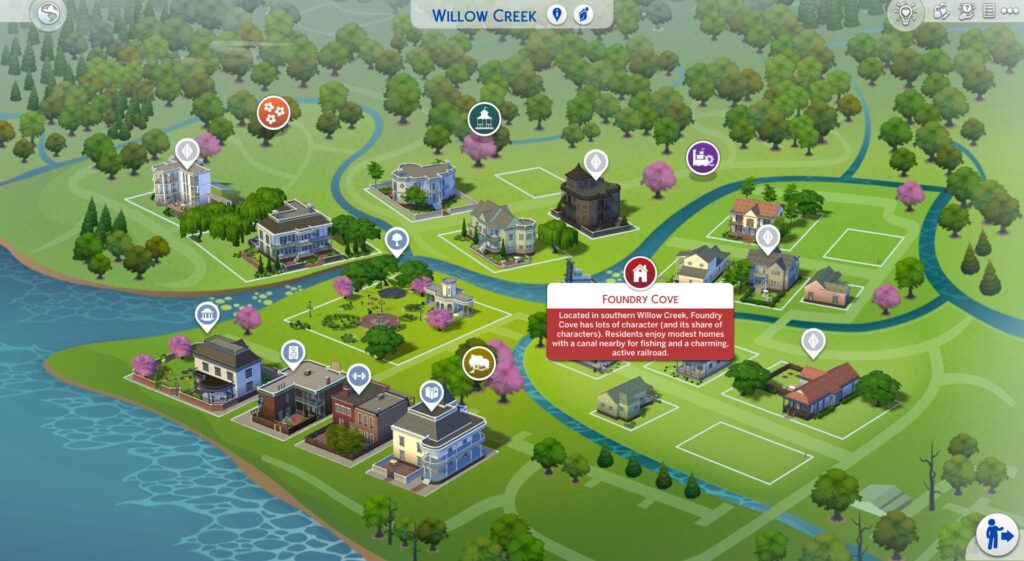Click the map pin icon beside Willow Creek
Viewport: 1024px width, 561px height.
[558, 15]
